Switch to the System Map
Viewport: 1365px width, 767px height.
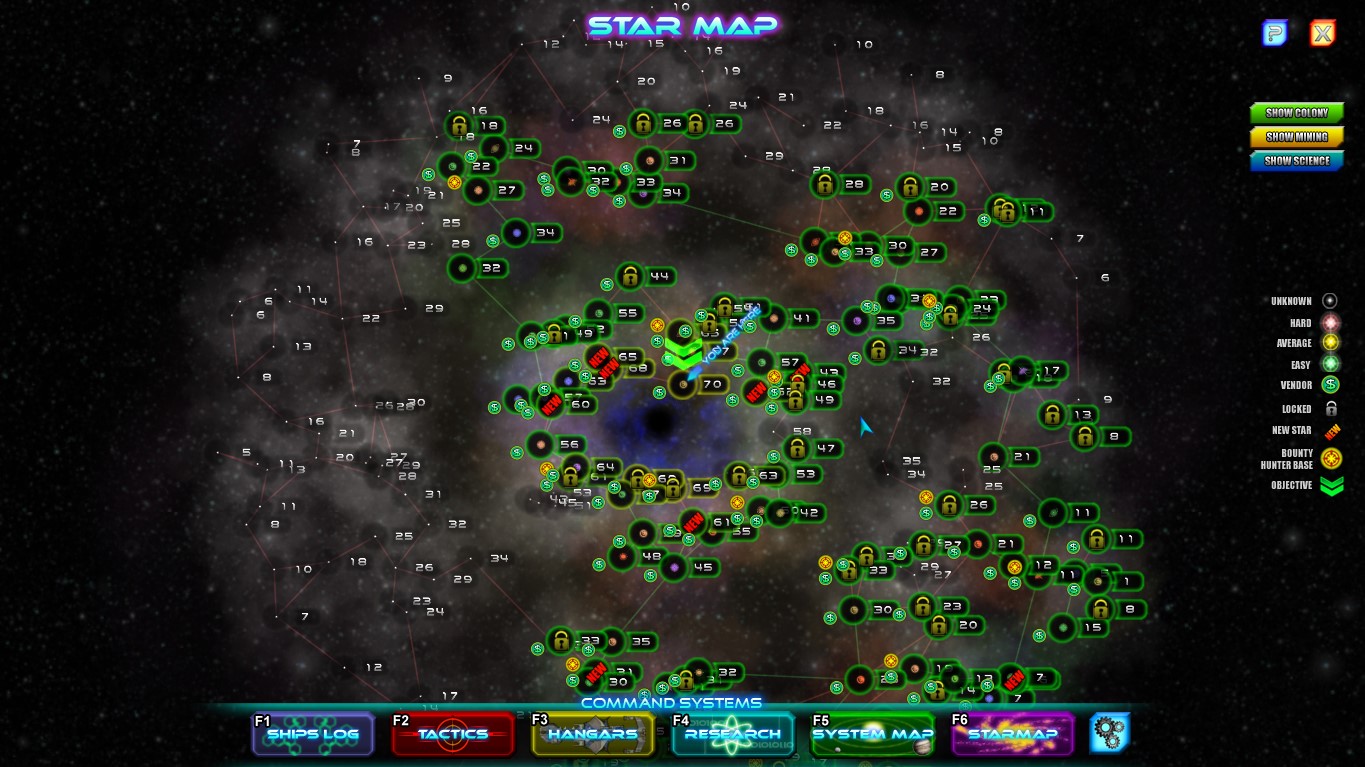872,734
